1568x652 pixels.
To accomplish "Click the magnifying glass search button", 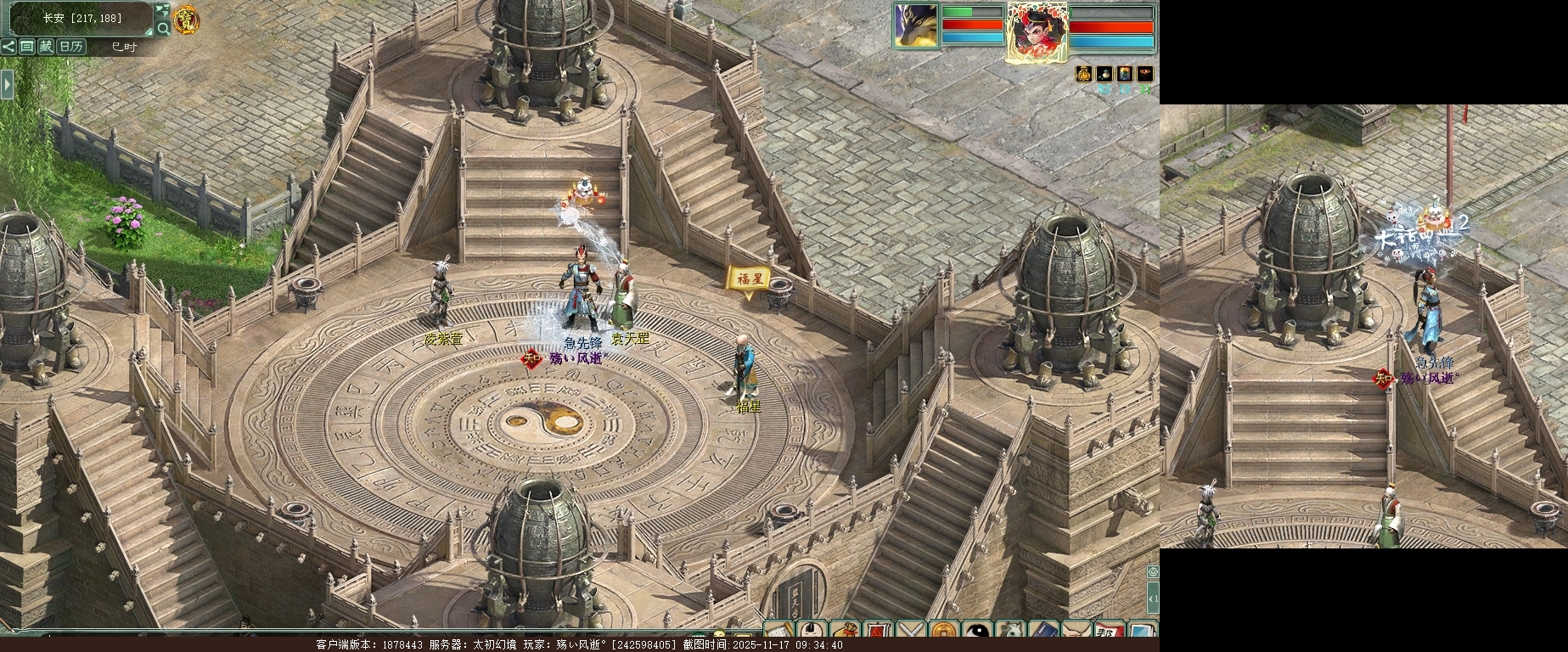I will [x=162, y=29].
